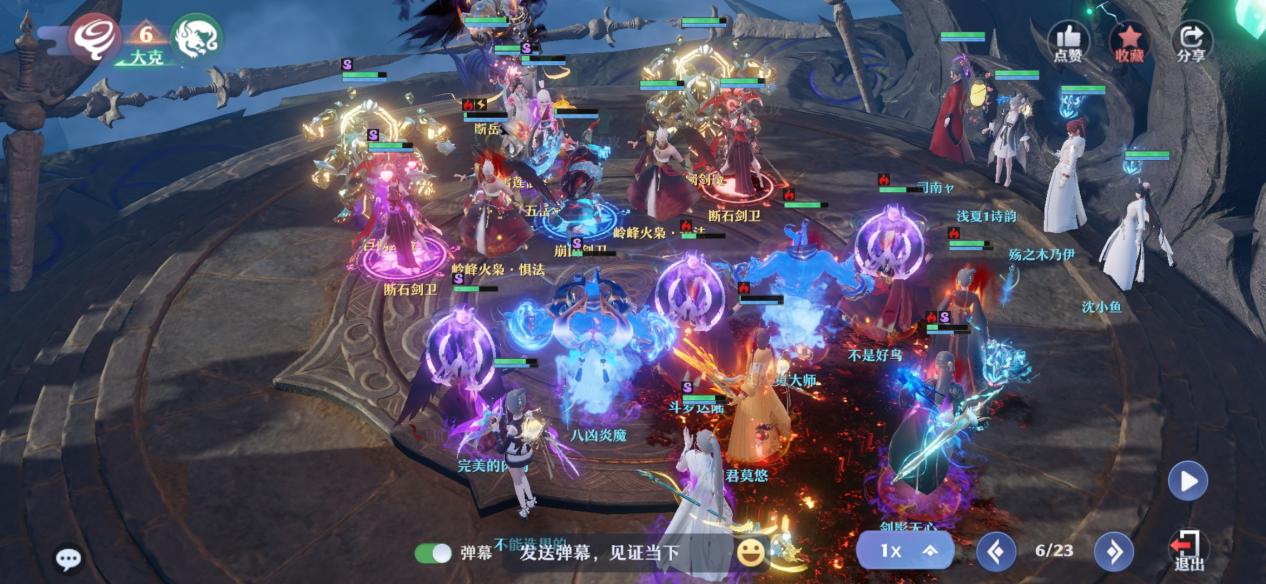This screenshot has width=1266, height=584.
Task: Open the chat speech bubble icon
Action: pos(68,559)
